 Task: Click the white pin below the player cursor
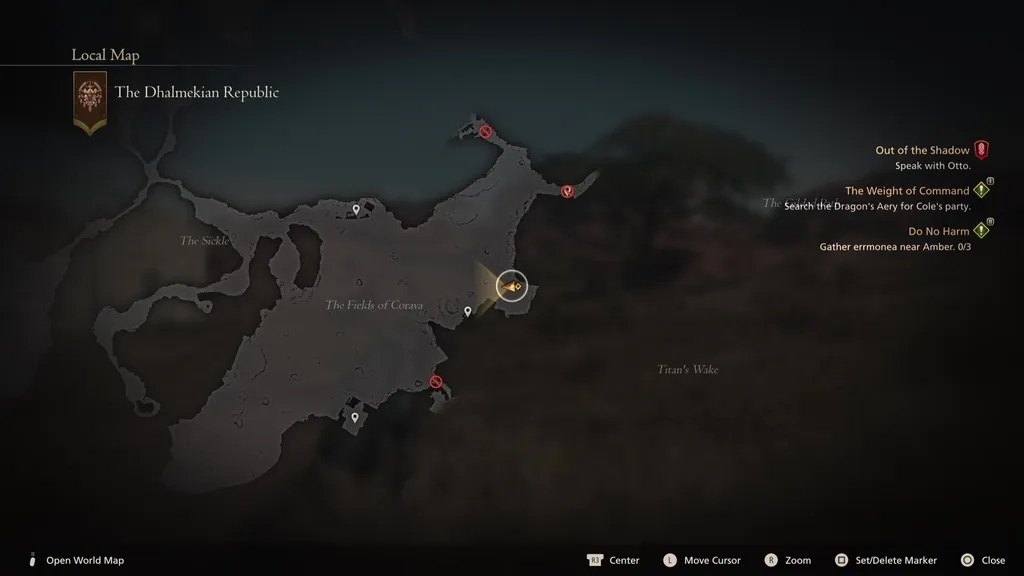point(467,312)
